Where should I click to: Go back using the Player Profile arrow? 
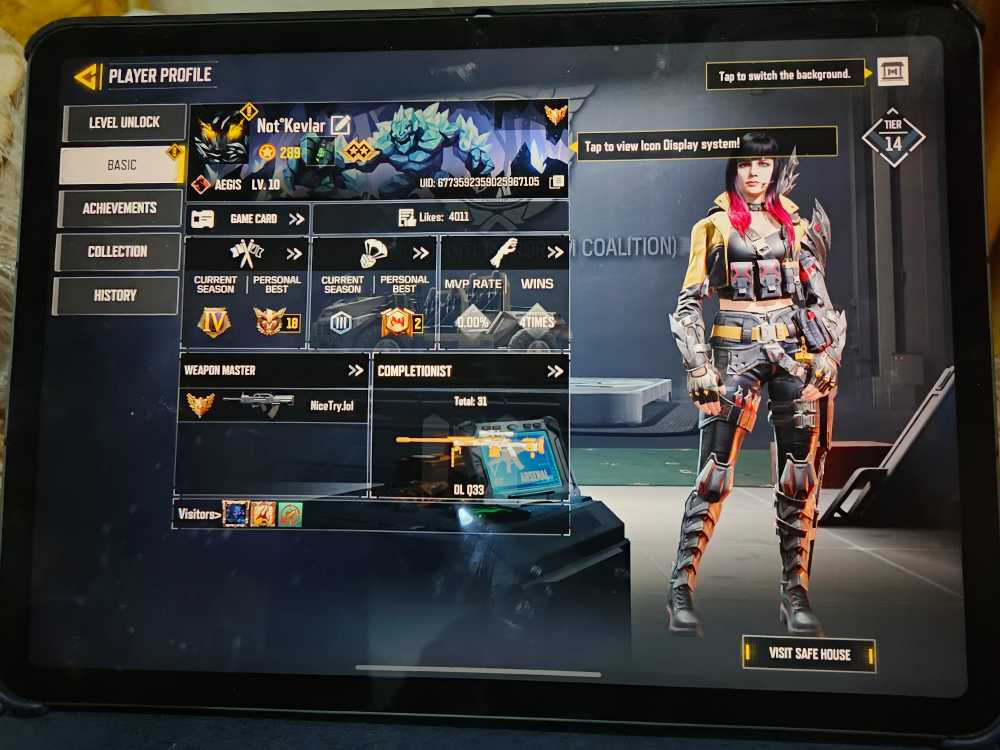87,76
